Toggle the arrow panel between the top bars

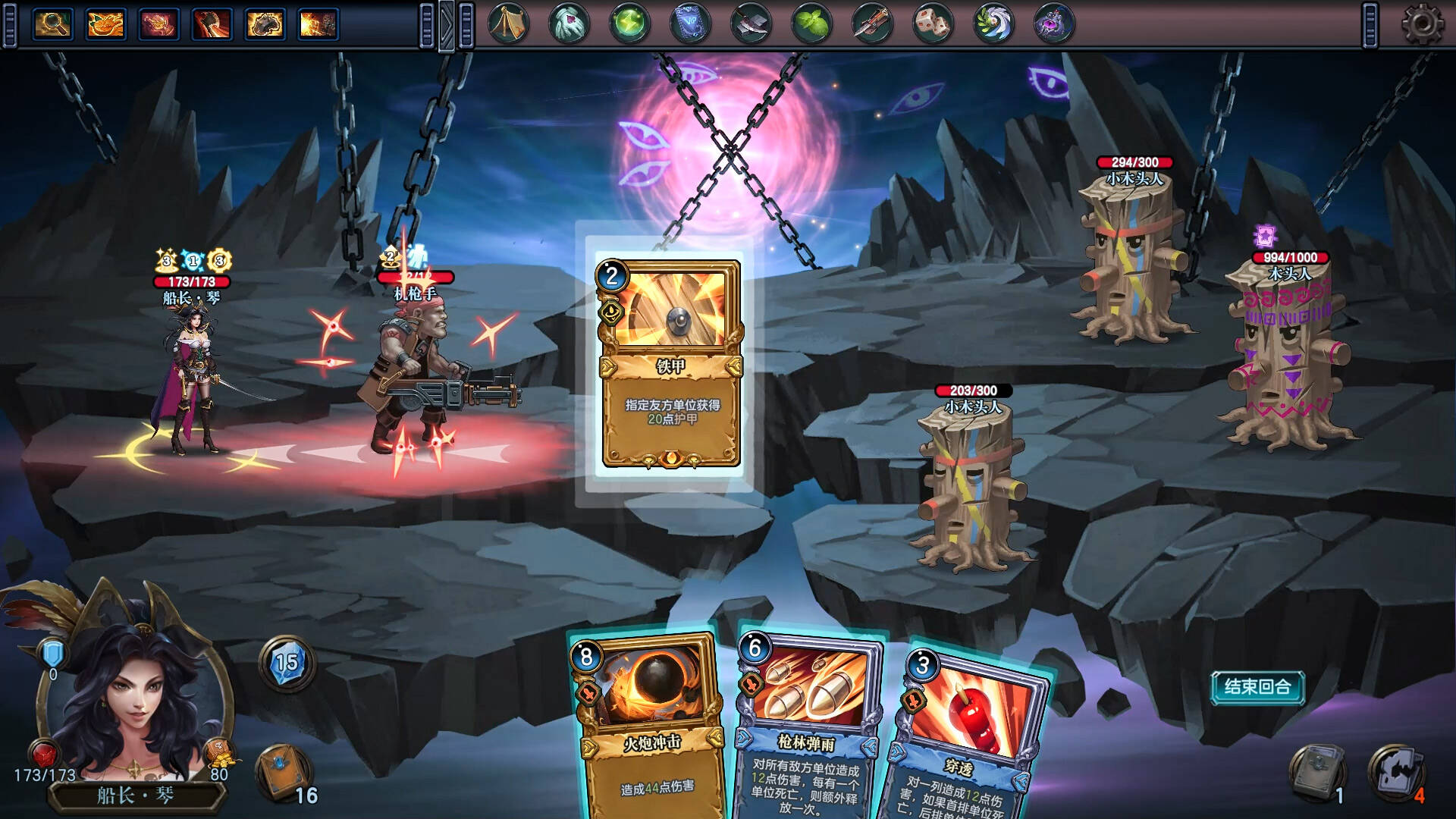point(447,25)
